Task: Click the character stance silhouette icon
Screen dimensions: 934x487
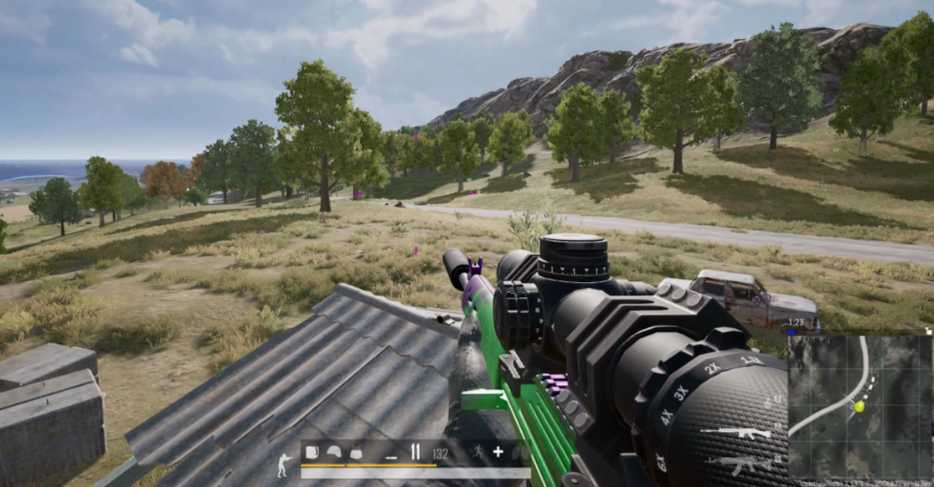Action: coord(284,465)
